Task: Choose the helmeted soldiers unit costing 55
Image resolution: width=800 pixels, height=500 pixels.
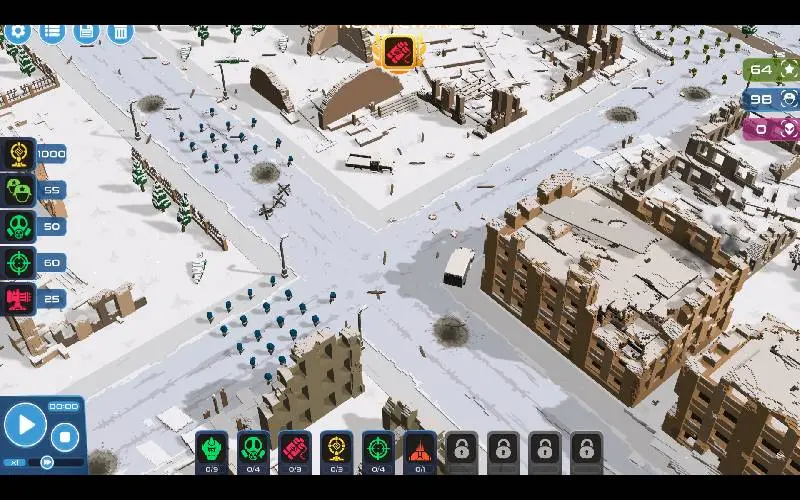Action: (20, 190)
